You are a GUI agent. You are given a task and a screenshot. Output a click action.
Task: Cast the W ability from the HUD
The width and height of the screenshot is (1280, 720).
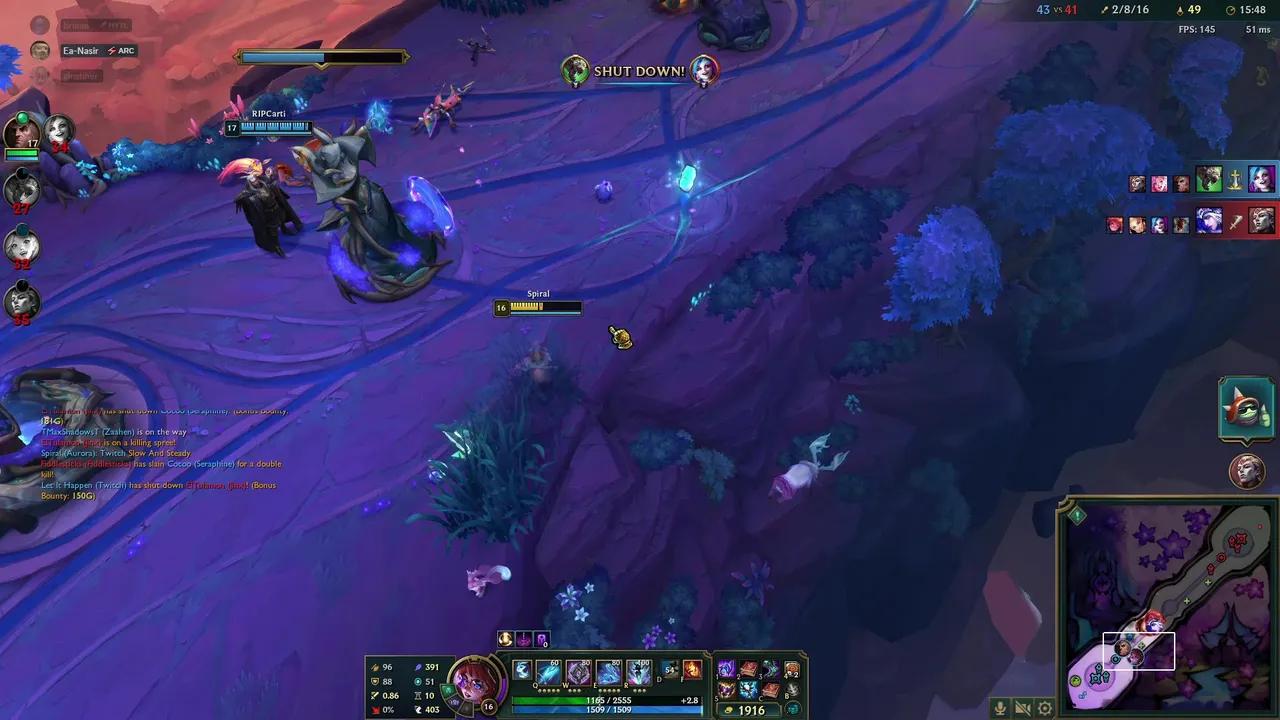tap(578, 672)
